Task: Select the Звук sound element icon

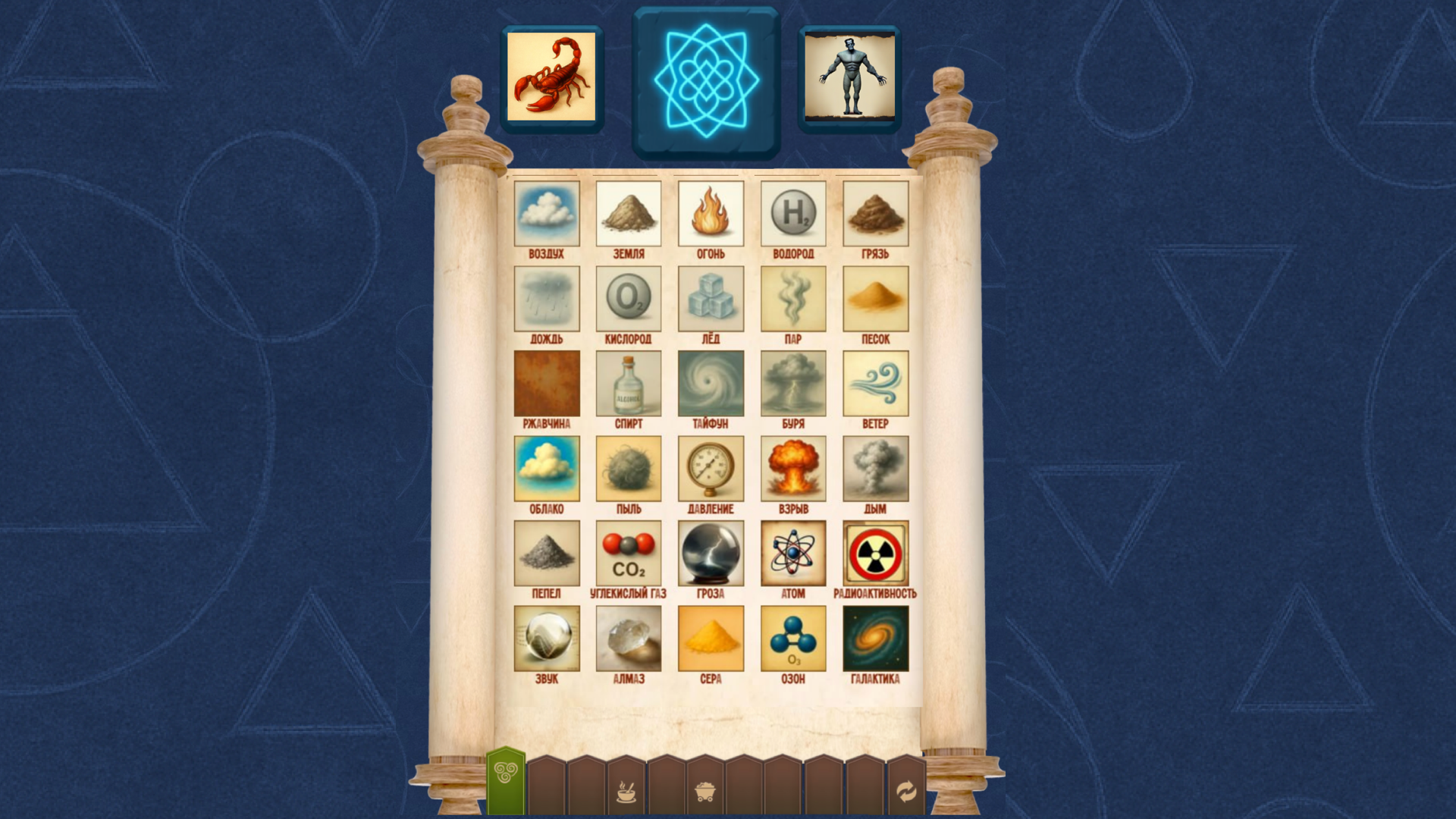Action: click(x=546, y=639)
